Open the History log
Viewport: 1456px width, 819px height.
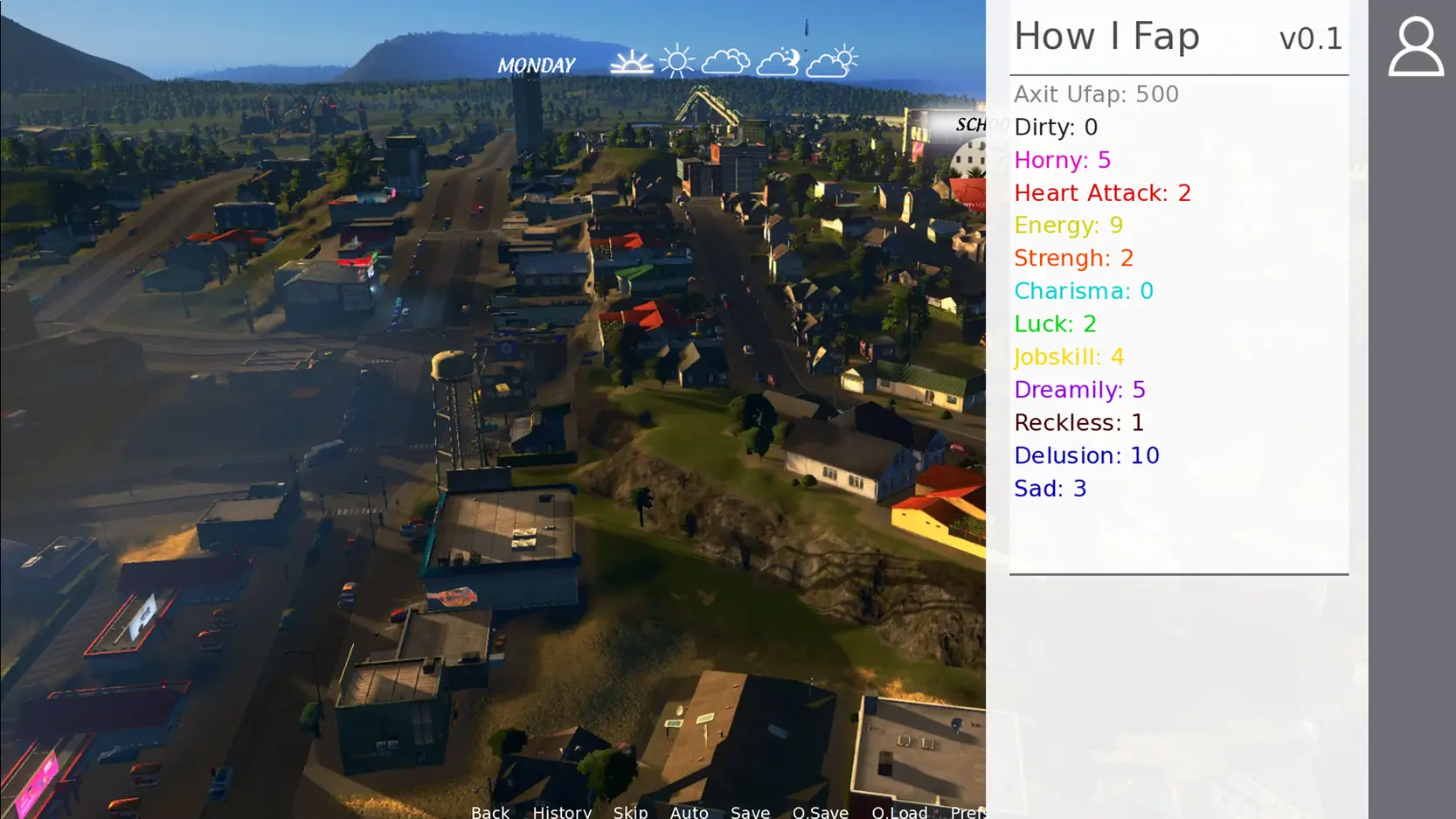coord(562,811)
